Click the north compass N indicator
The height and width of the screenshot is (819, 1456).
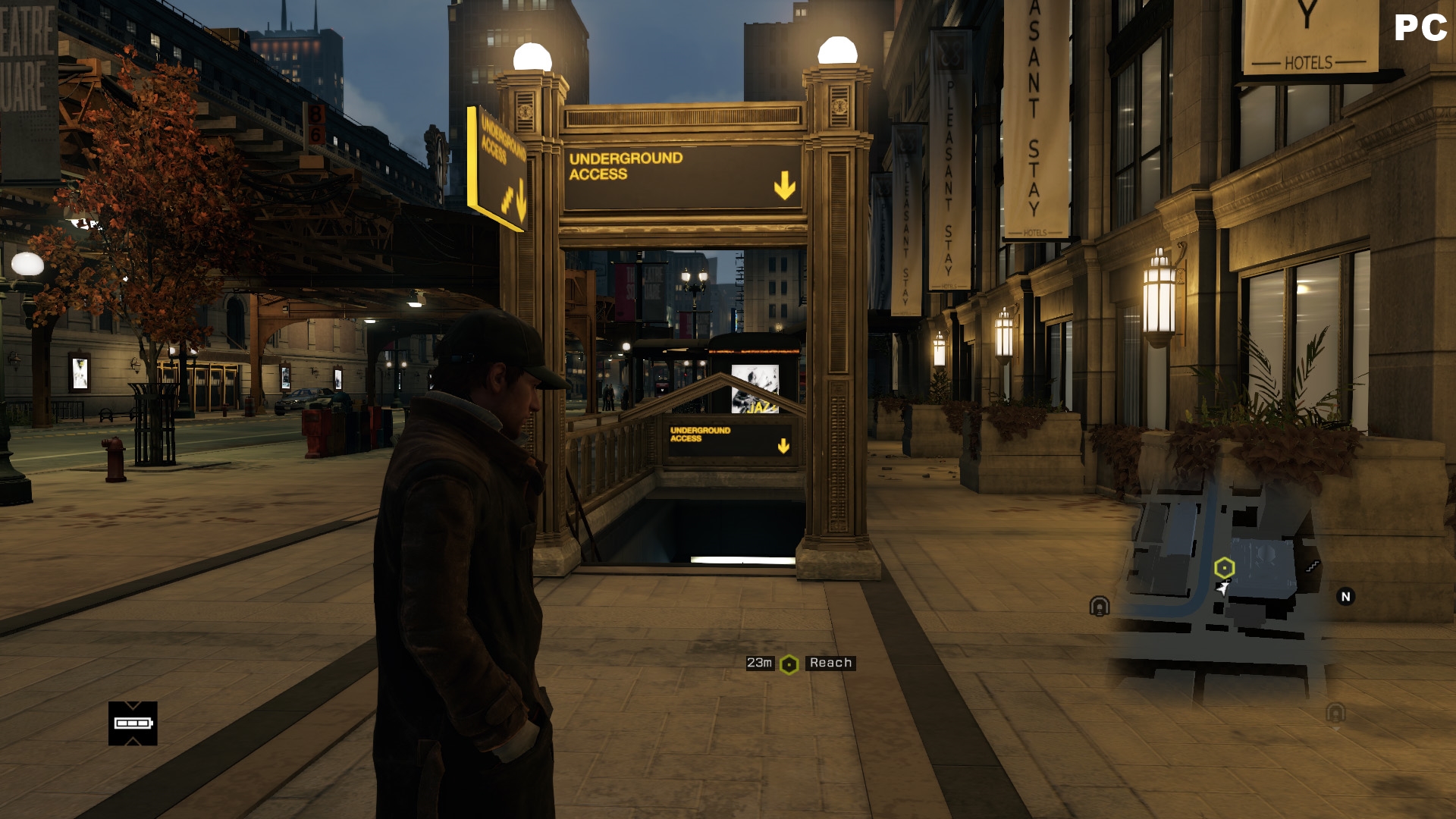[1346, 597]
